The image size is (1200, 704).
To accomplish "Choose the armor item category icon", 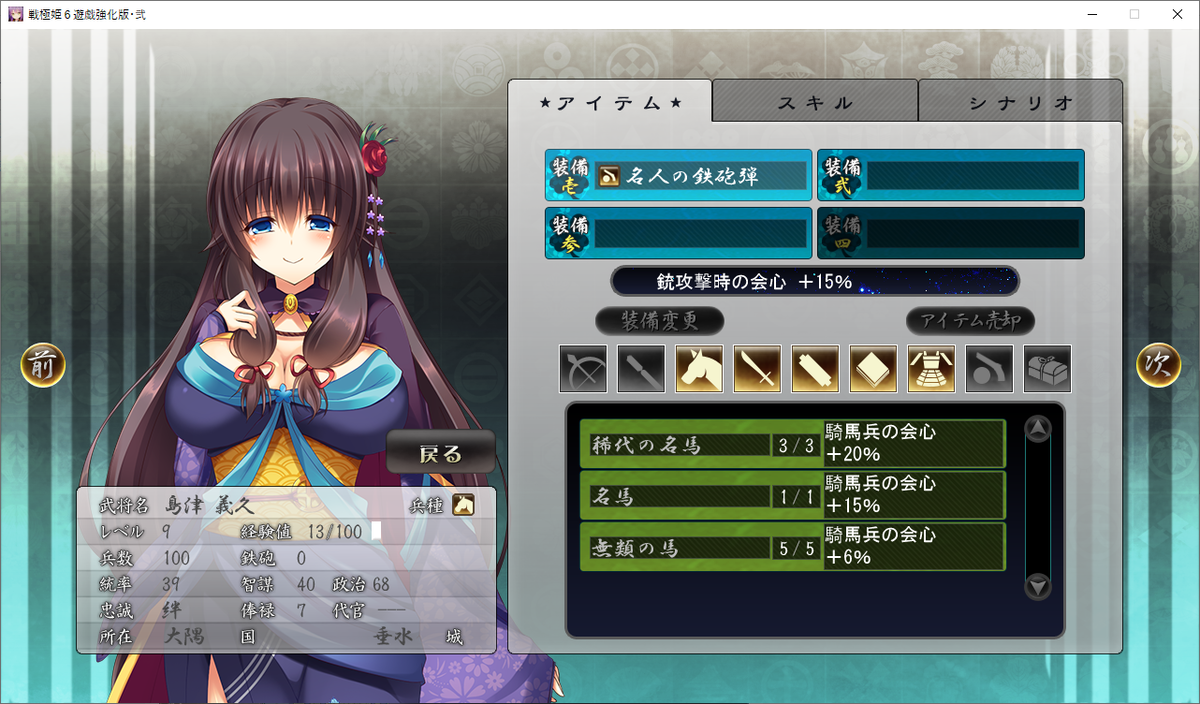I will 931,369.
